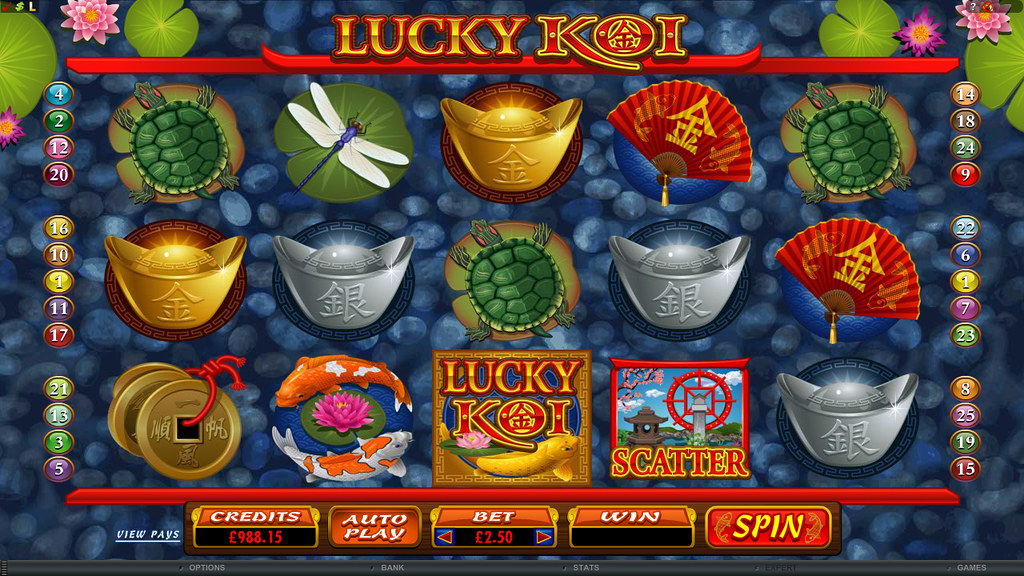1024x576 pixels.
Task: Select payline 15 marker
Action: [x=965, y=467]
